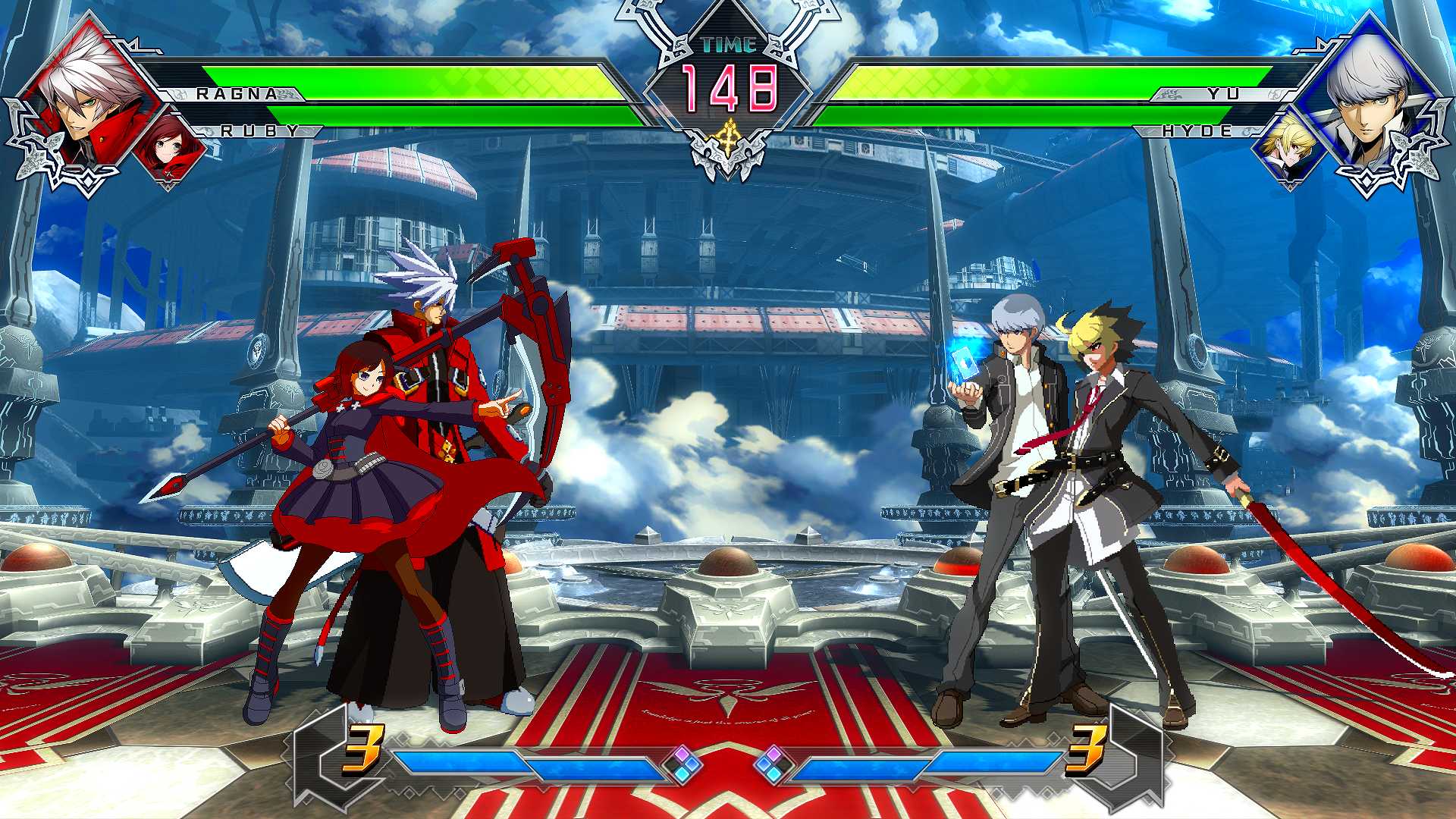Expand the RAGNA nameplate banner

(x=235, y=93)
